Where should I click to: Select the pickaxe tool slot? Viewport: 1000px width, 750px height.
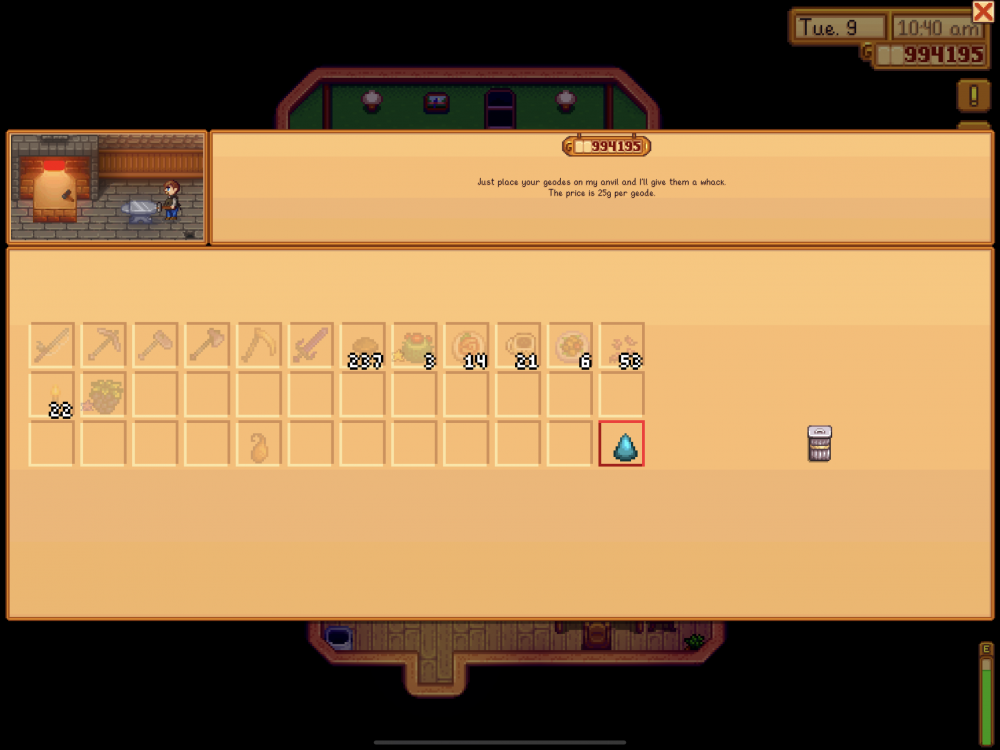[103, 345]
